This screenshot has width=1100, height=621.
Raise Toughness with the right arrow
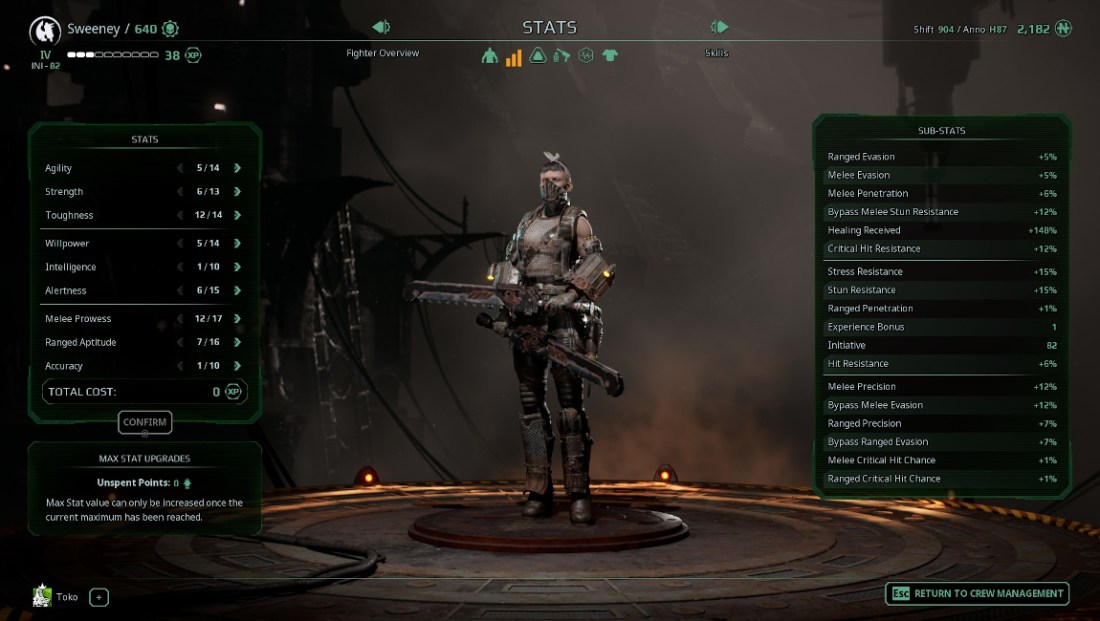pos(237,215)
